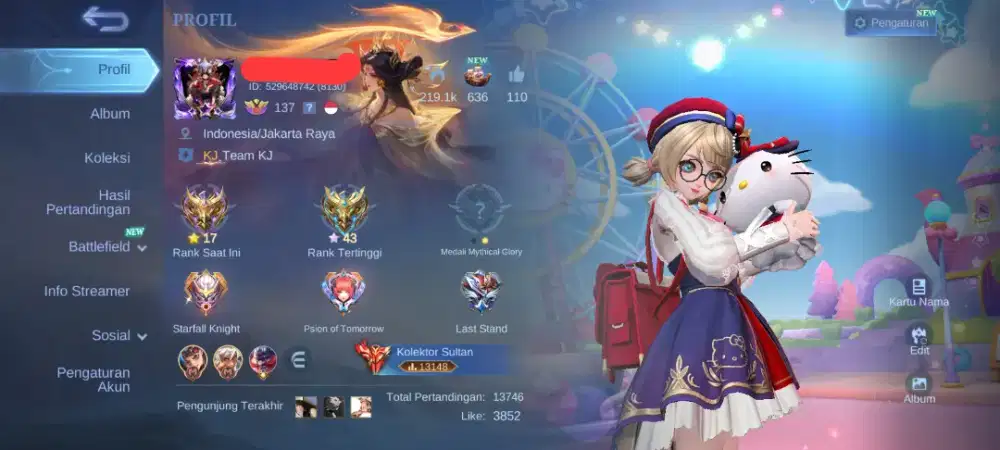The height and width of the screenshot is (450, 1000).
Task: Expand the Battlefield section
Action: tap(107, 246)
